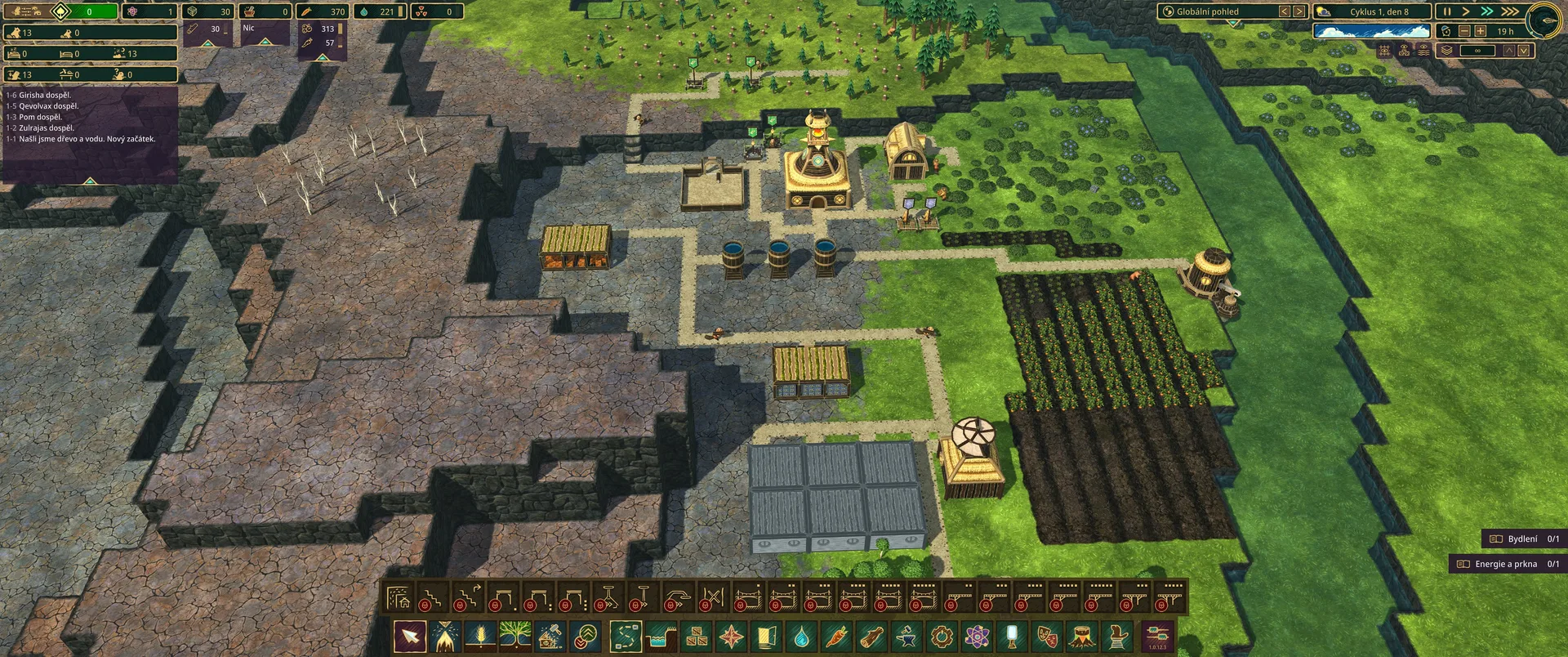Image resolution: width=1568 pixels, height=657 pixels.
Task: Open the science atom buildings category
Action: [x=978, y=637]
